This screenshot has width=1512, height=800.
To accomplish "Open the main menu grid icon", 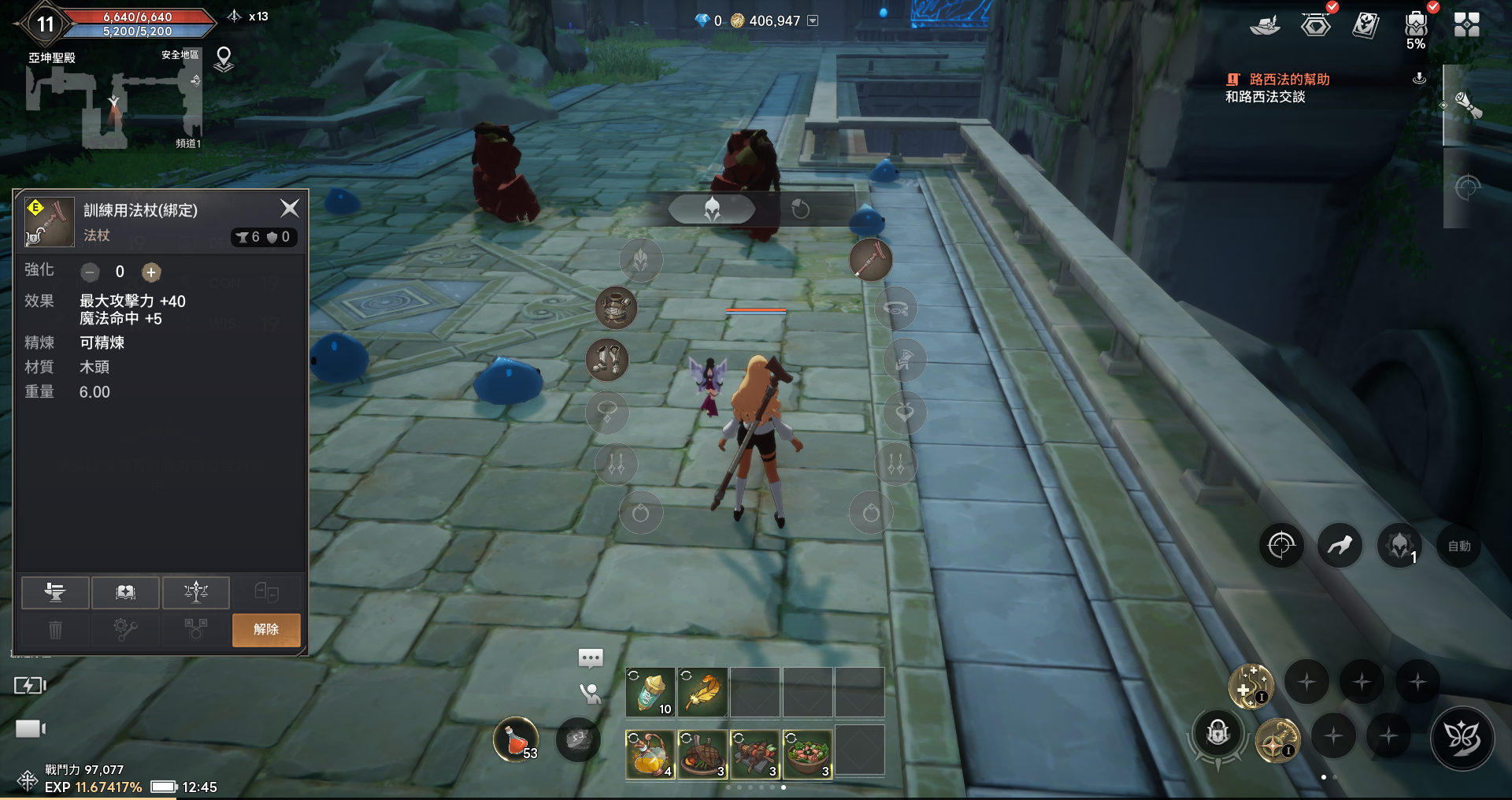I will pos(1466,25).
